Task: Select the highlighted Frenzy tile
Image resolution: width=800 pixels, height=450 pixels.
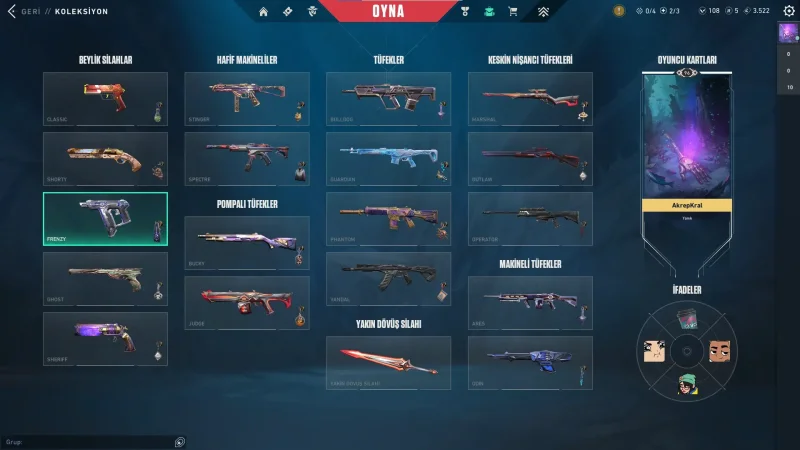Action: coord(105,219)
